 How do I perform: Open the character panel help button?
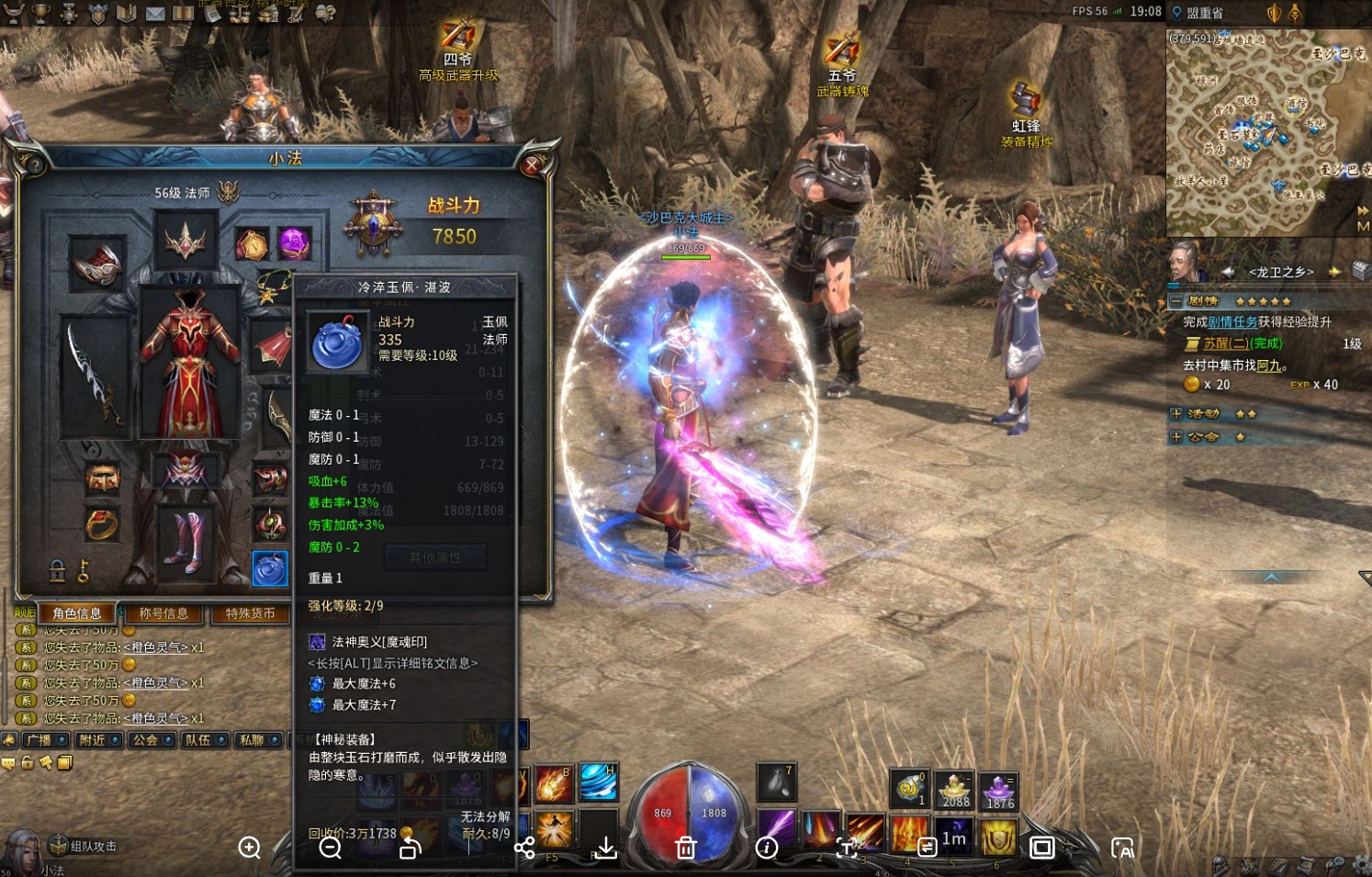[x=35, y=165]
